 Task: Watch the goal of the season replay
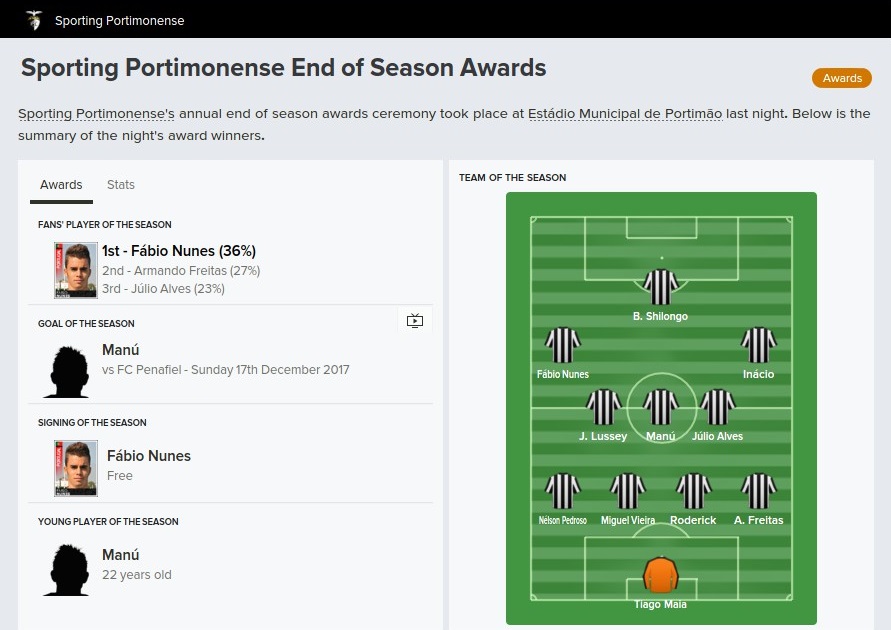[415, 321]
